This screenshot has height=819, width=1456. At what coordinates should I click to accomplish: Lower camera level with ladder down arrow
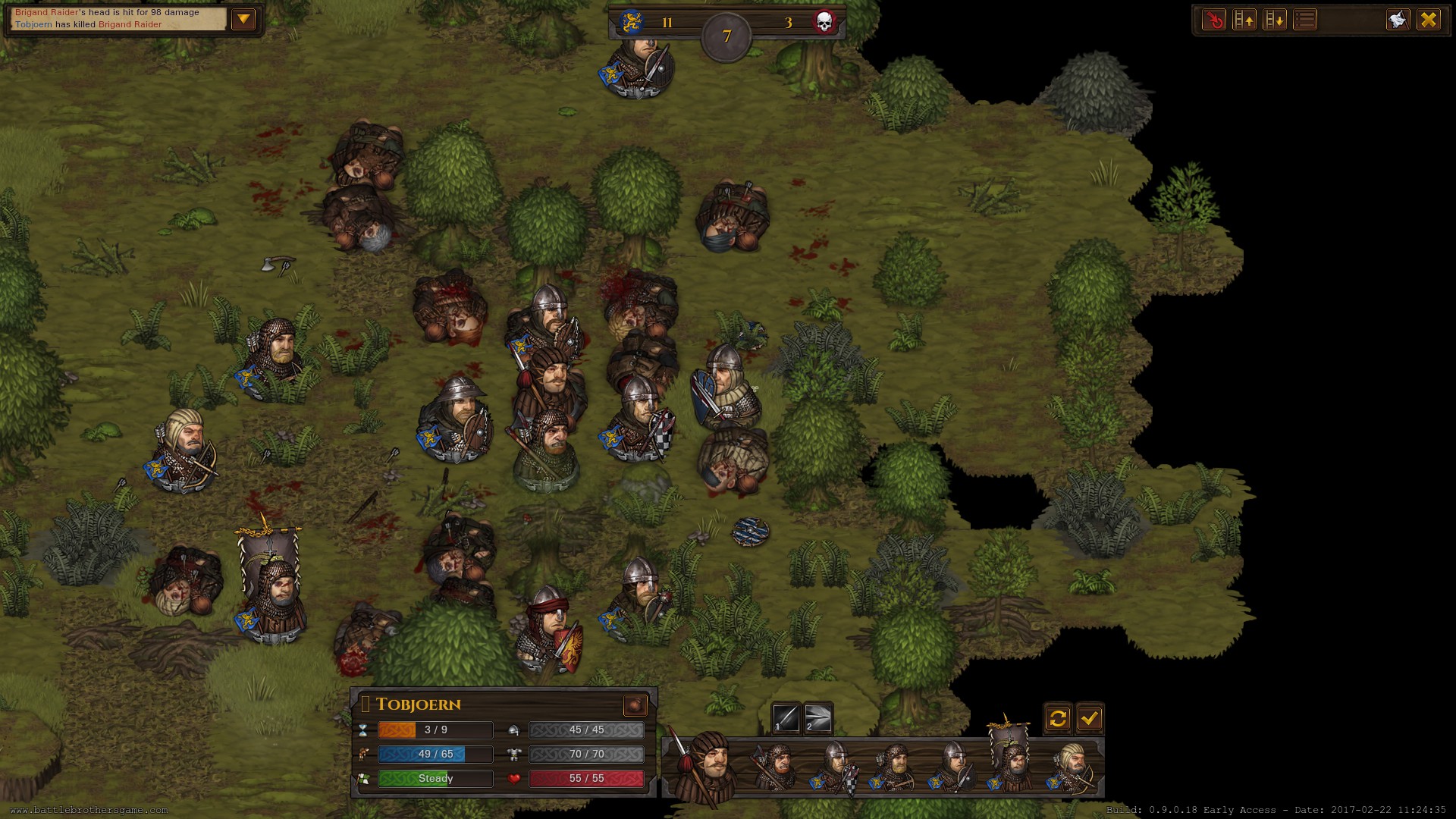tap(1275, 20)
